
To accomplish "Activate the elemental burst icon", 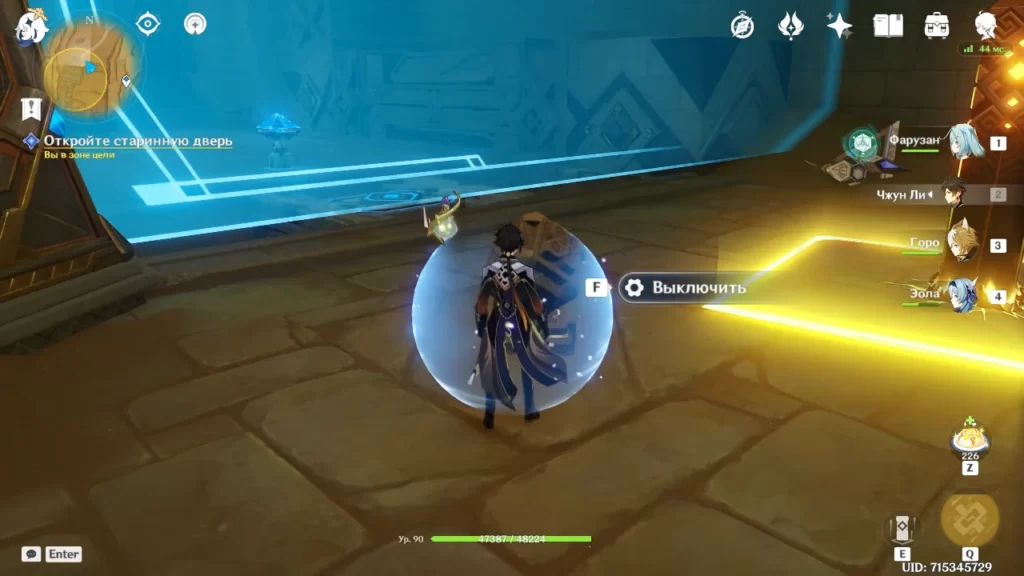I will (969, 520).
